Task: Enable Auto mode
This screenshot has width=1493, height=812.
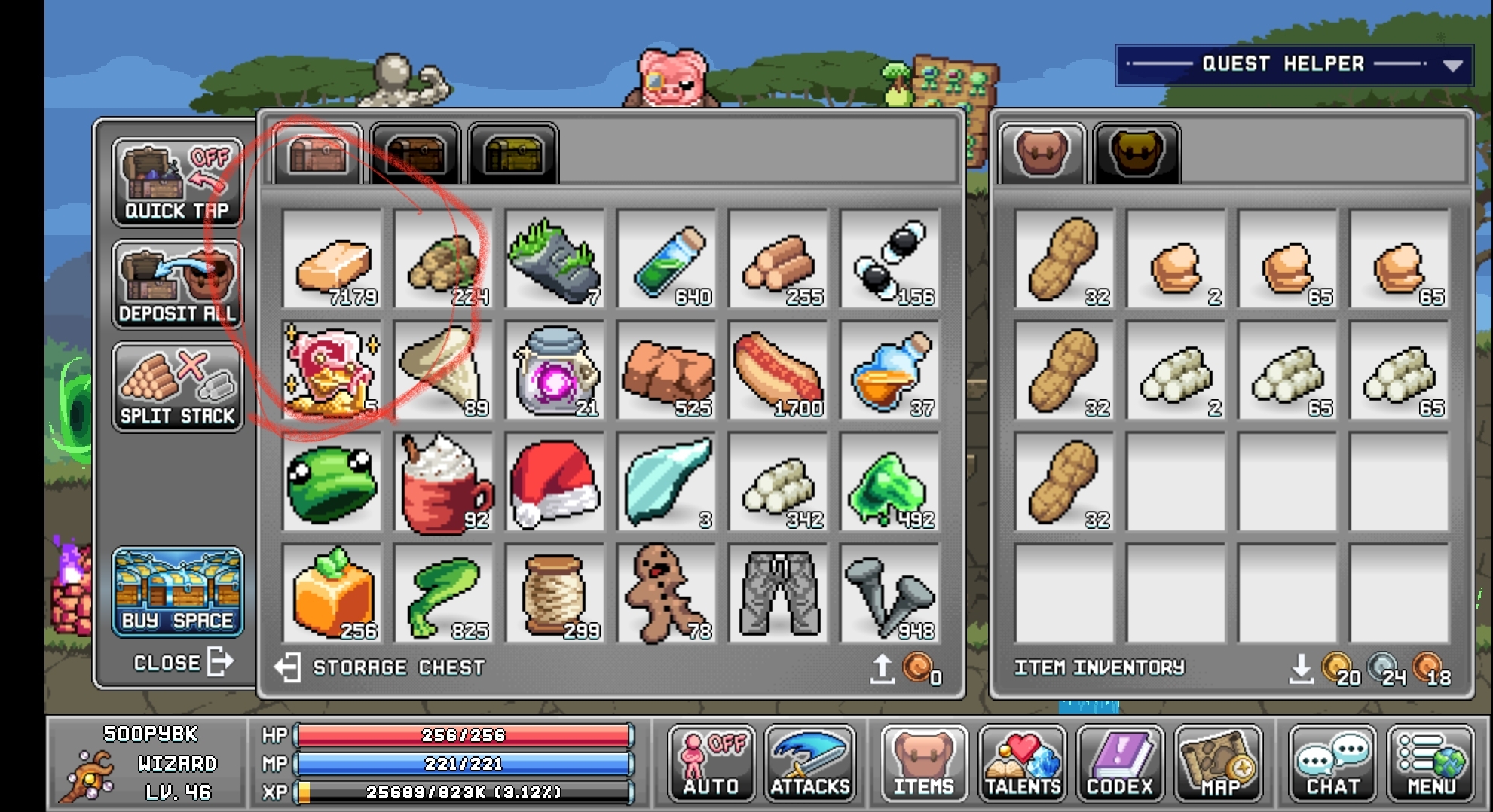Action: click(709, 764)
